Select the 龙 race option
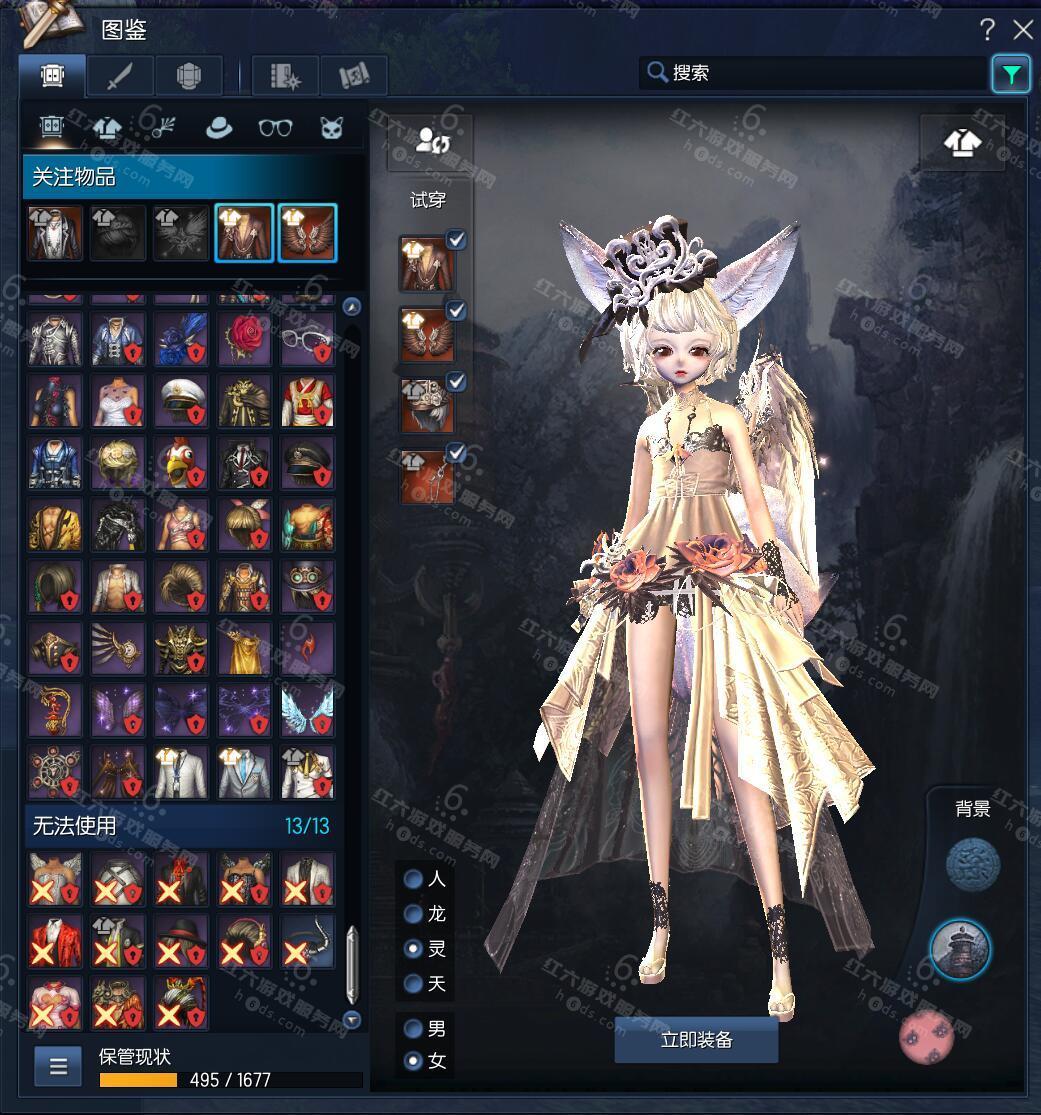 click(413, 914)
